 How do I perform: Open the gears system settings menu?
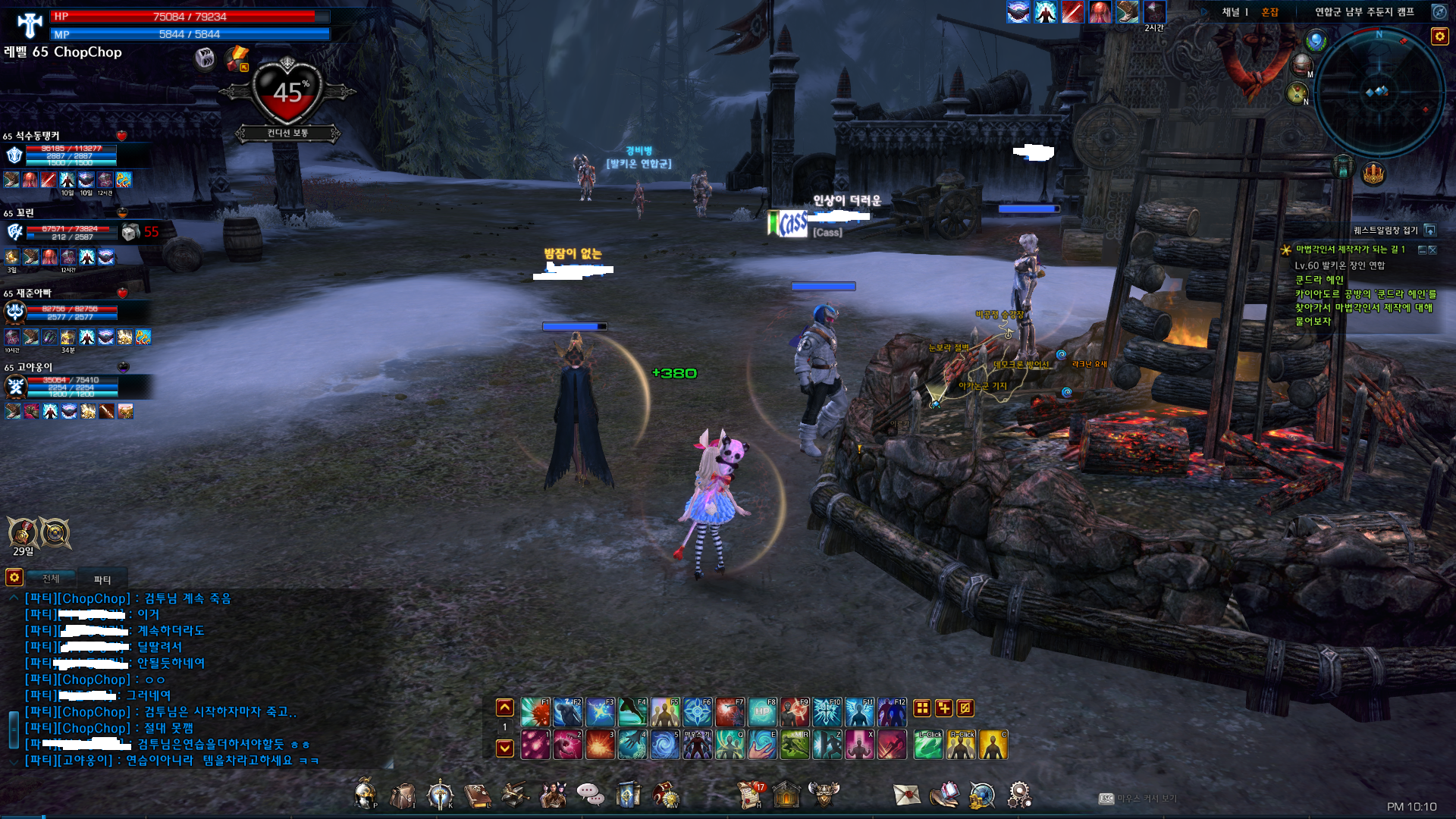[1019, 795]
